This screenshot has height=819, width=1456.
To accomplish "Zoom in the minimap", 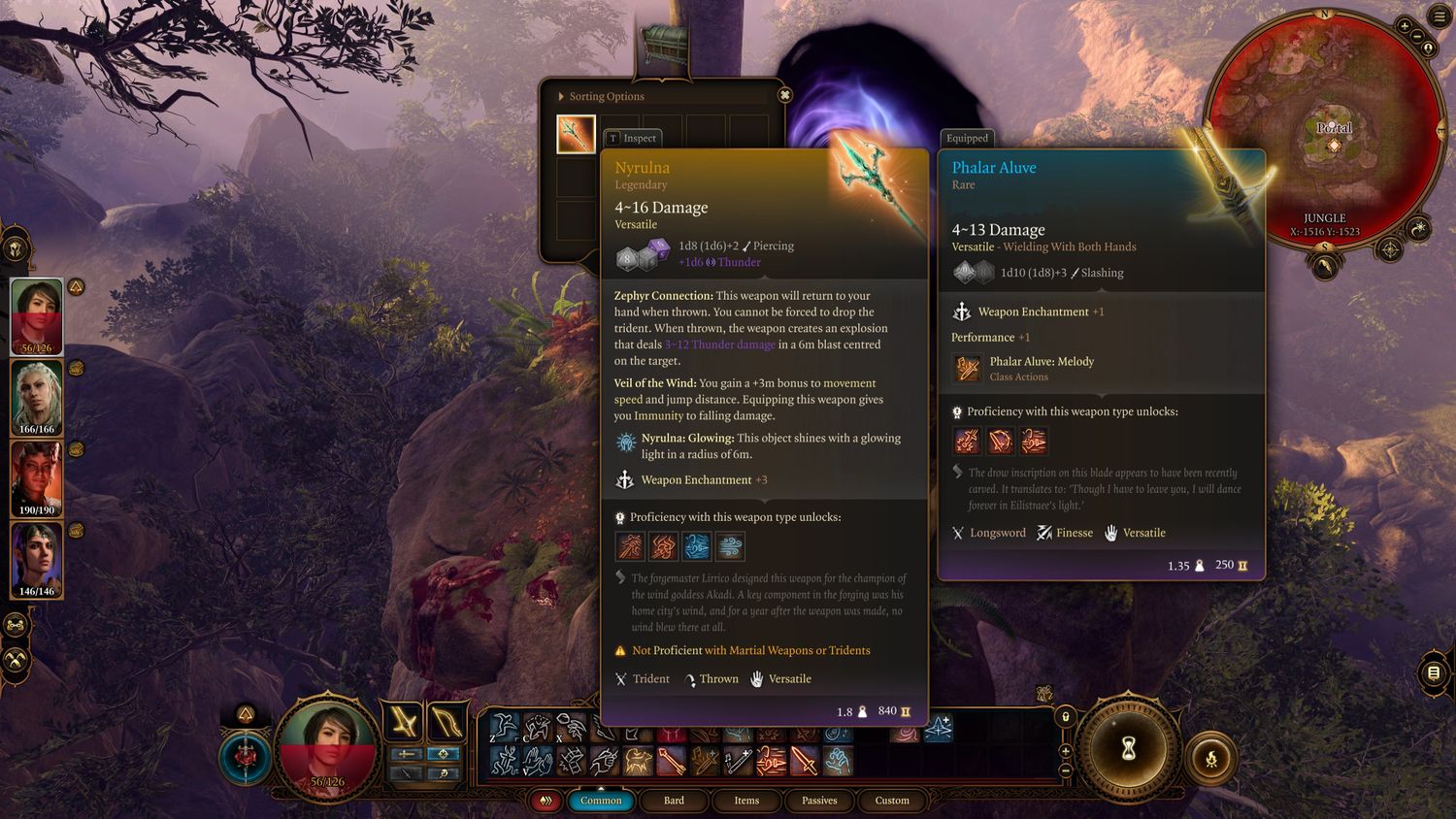I will 1405,26.
